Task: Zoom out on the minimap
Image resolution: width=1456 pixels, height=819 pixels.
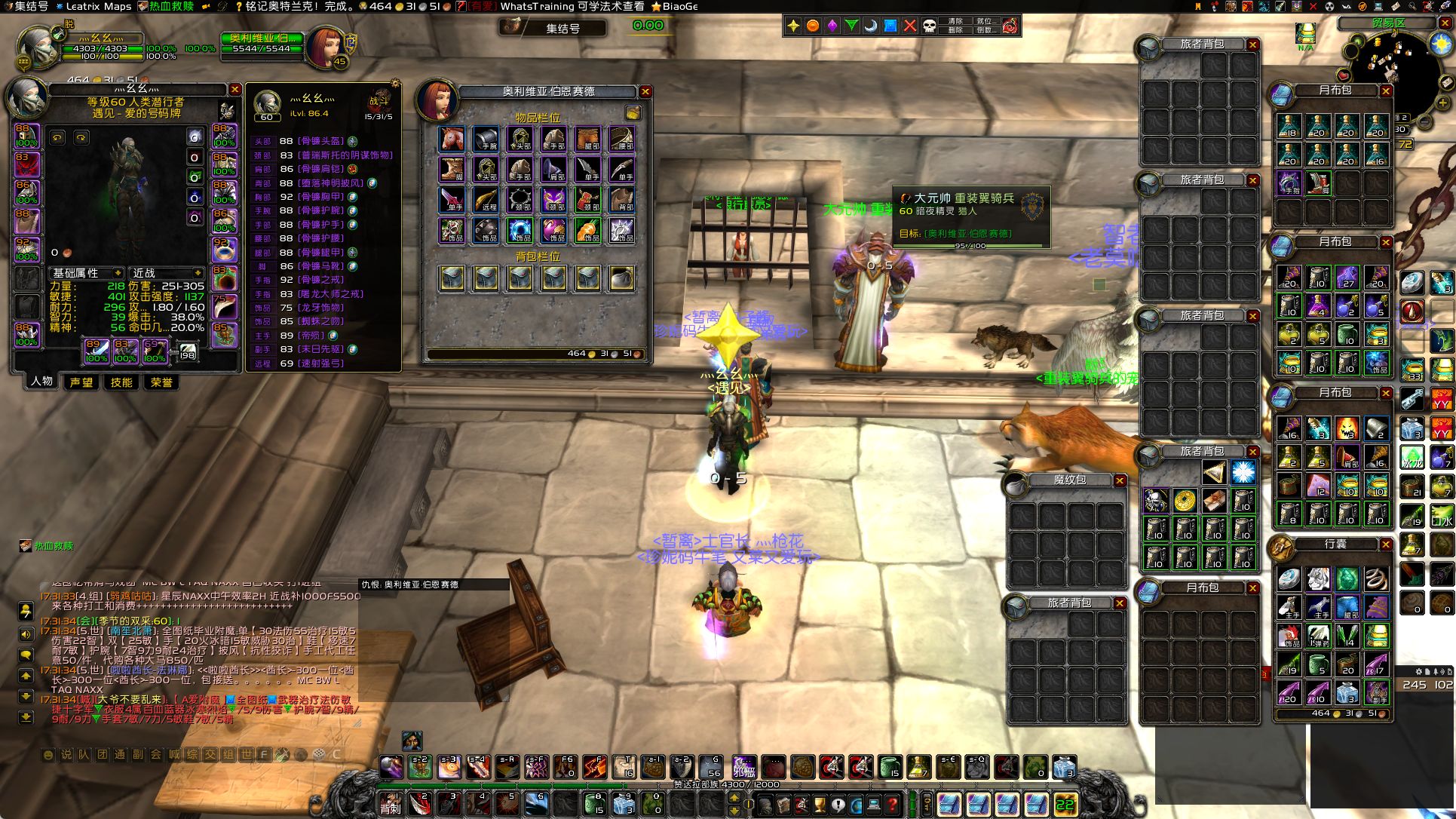Action: [x=1425, y=121]
